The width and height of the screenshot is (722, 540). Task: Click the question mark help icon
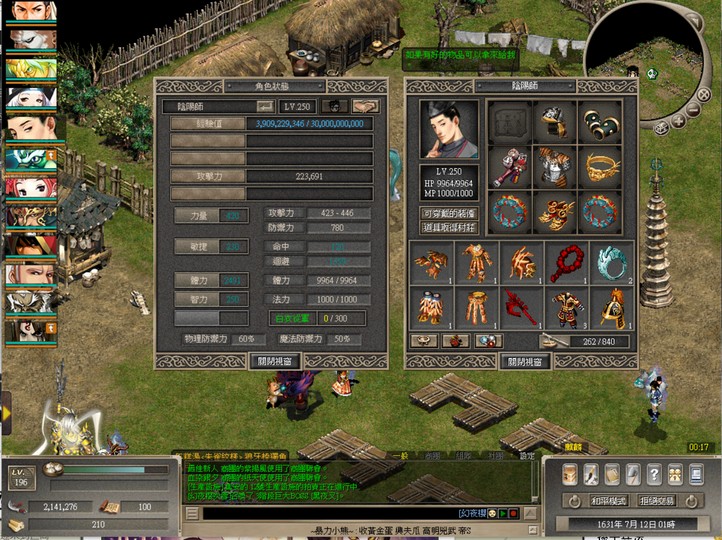point(653,473)
